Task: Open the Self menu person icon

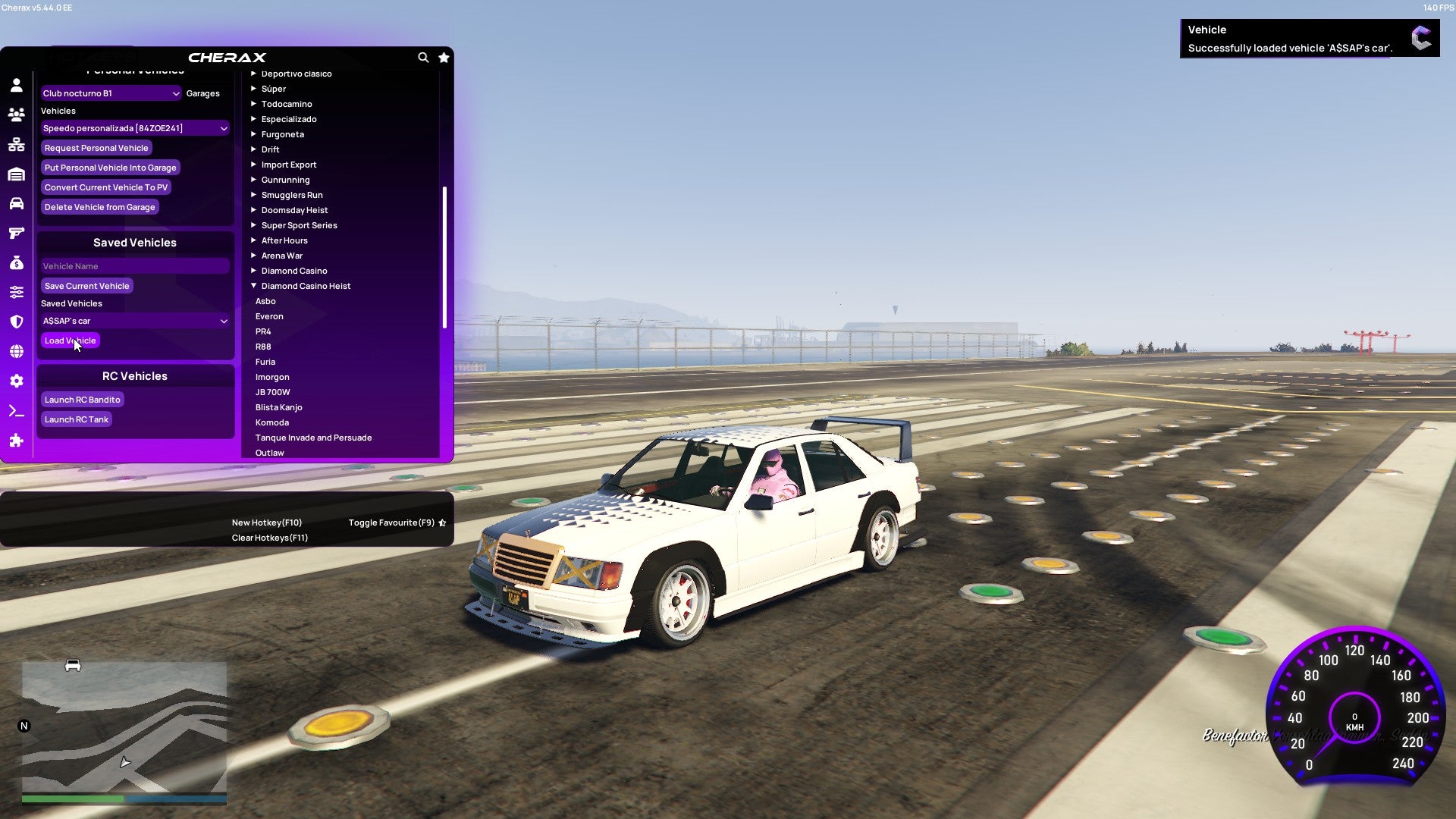Action: click(17, 85)
